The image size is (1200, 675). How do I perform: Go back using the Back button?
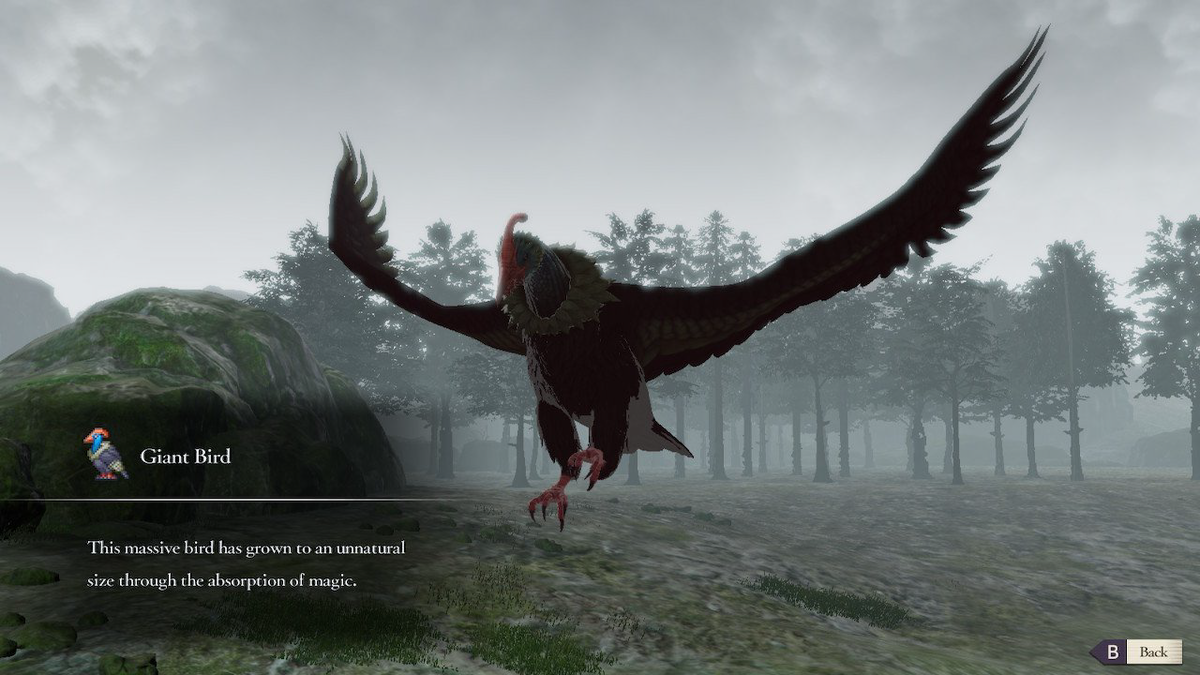[1136, 652]
